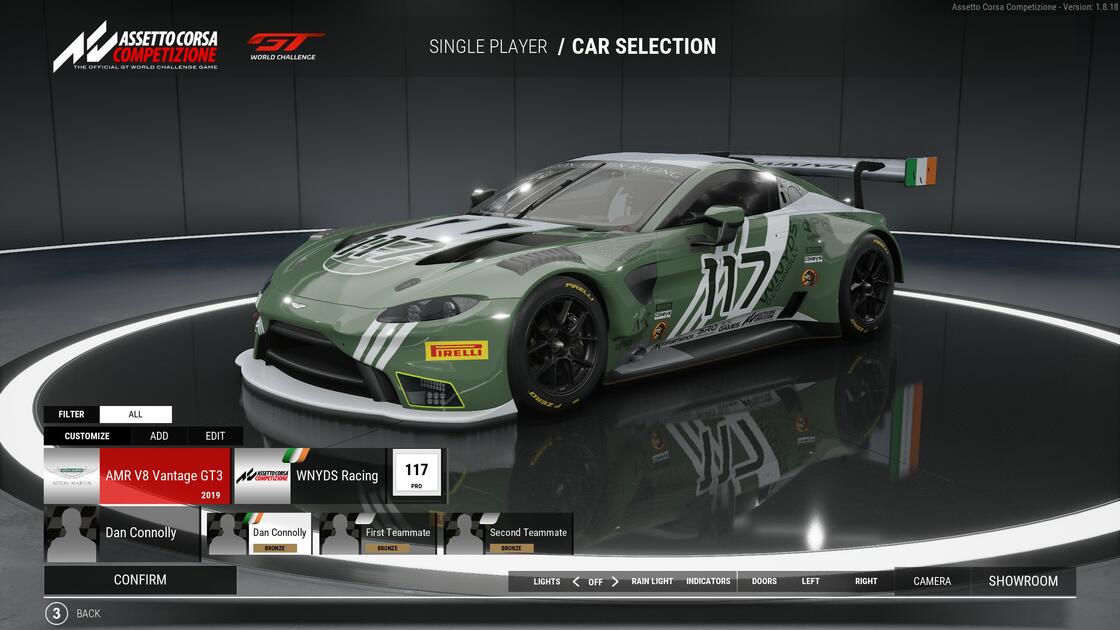Select the large Dan Connolly driver profile

point(121,533)
